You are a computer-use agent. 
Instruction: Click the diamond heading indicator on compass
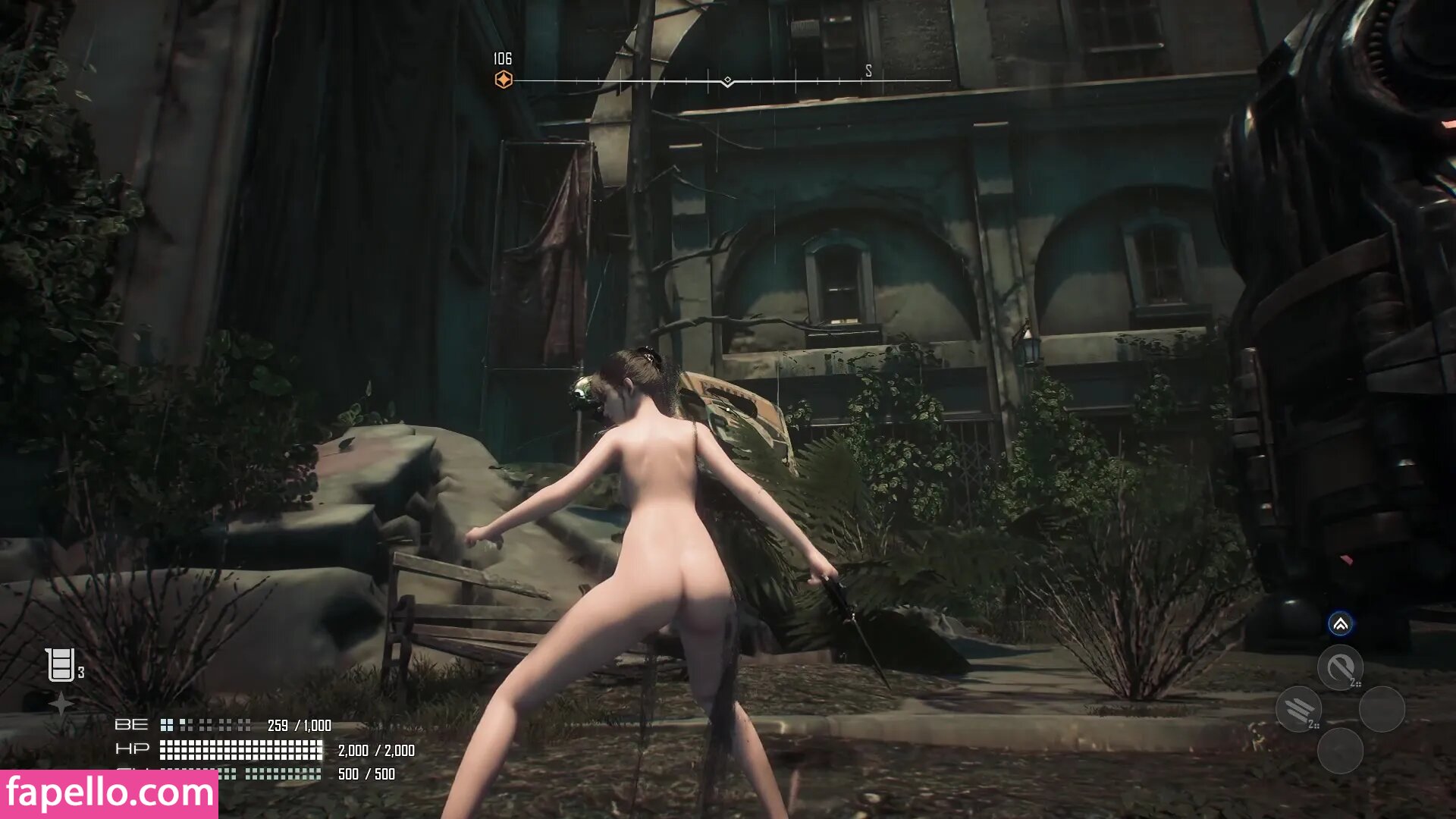(727, 80)
